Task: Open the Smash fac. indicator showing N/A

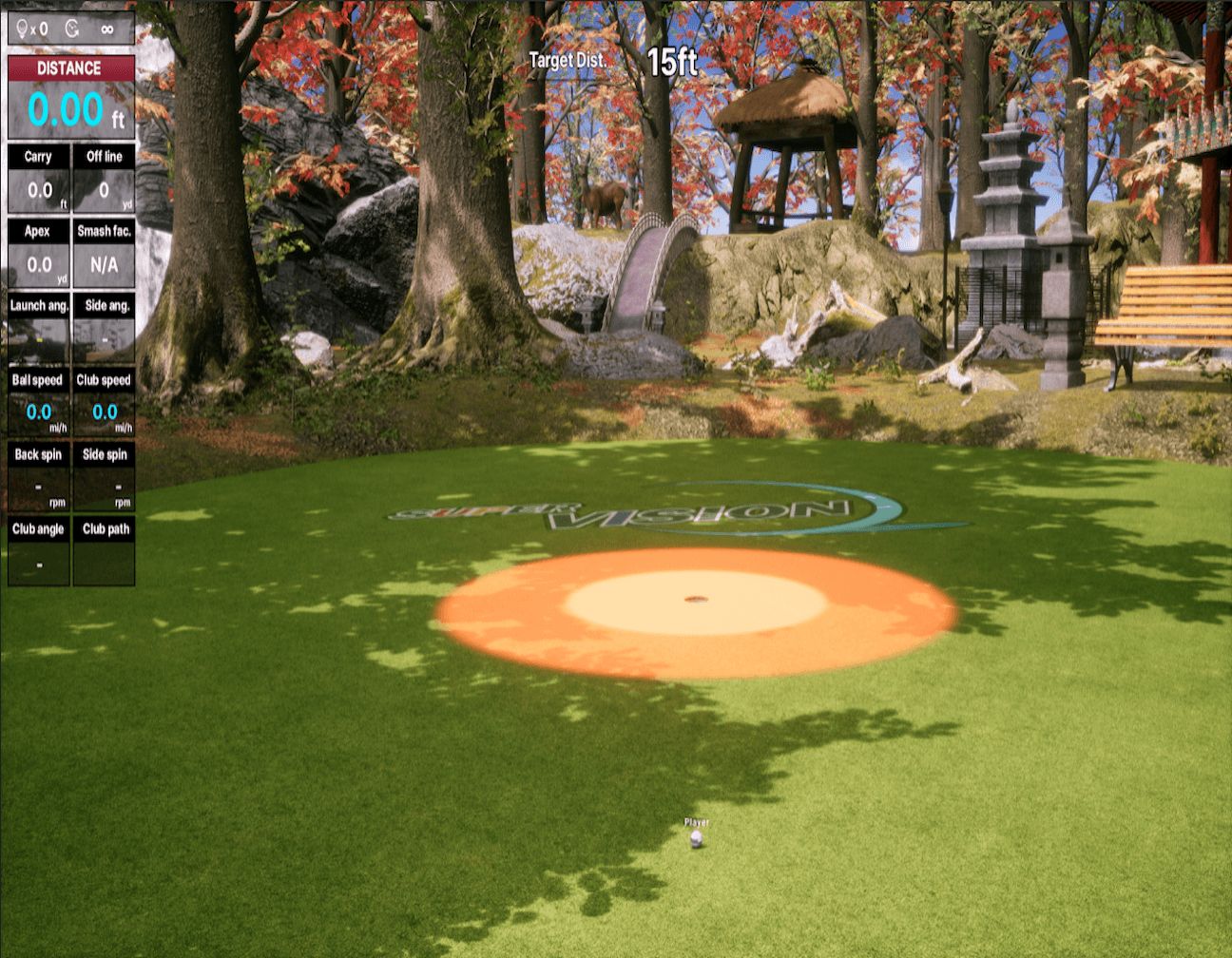Action: pyautogui.click(x=105, y=252)
